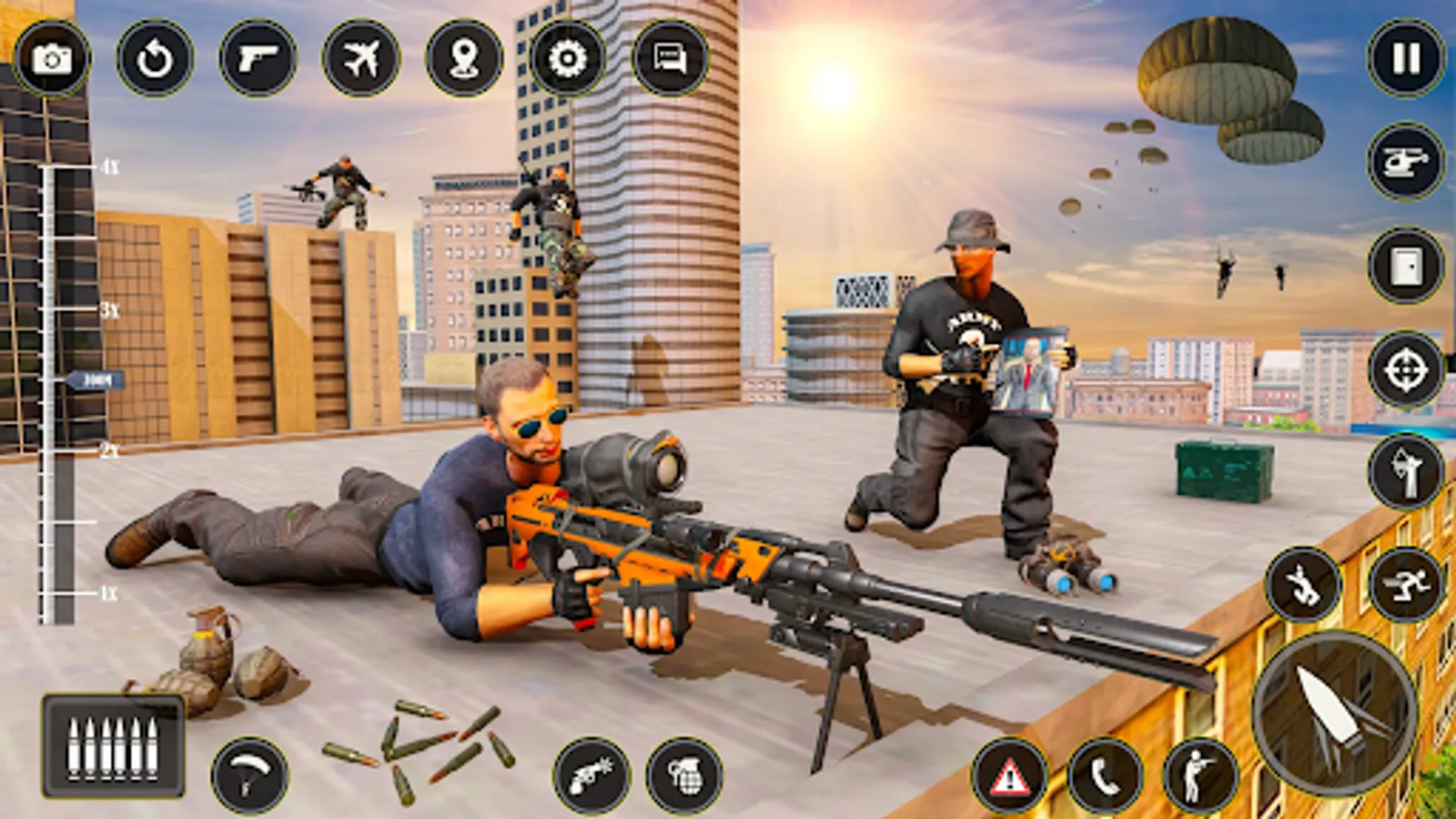Open the chat message icon
1456x819 pixels.
tap(670, 59)
